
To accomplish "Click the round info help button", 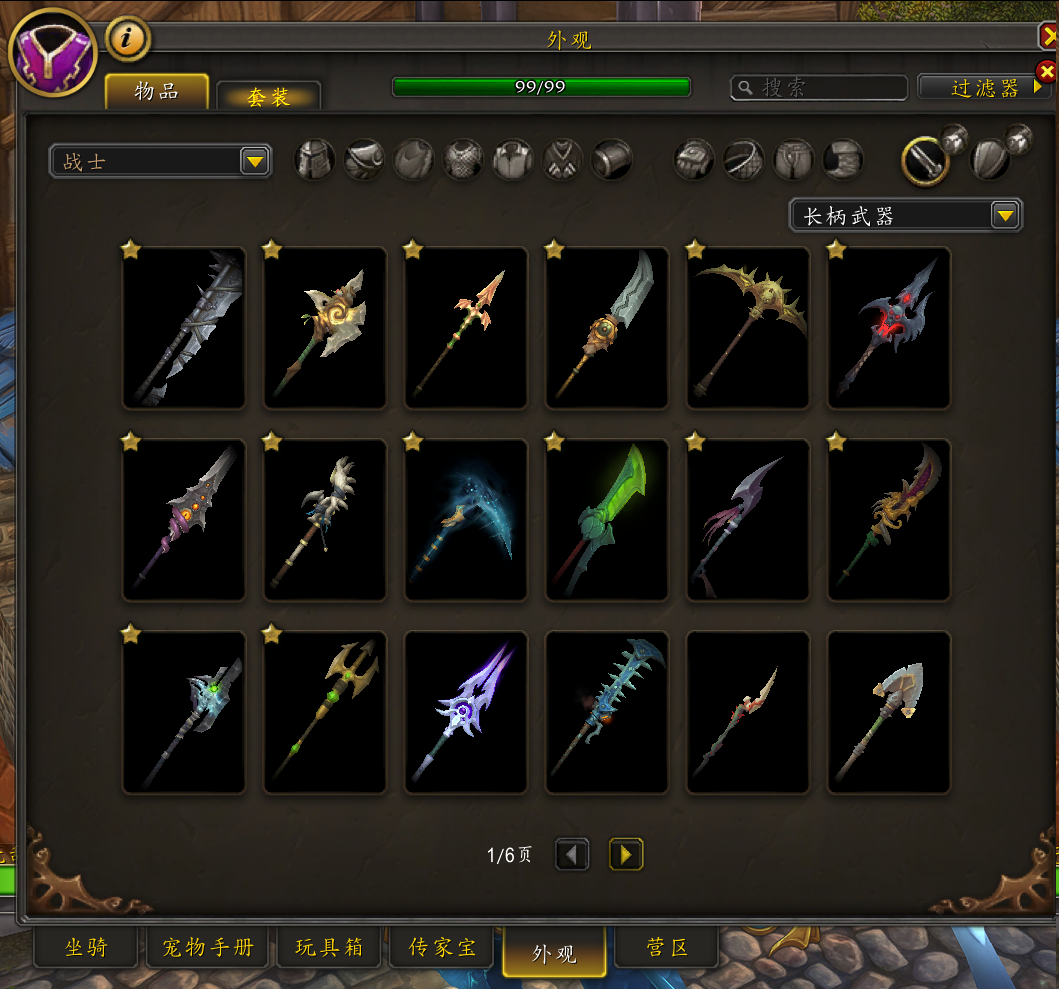I will (127, 39).
